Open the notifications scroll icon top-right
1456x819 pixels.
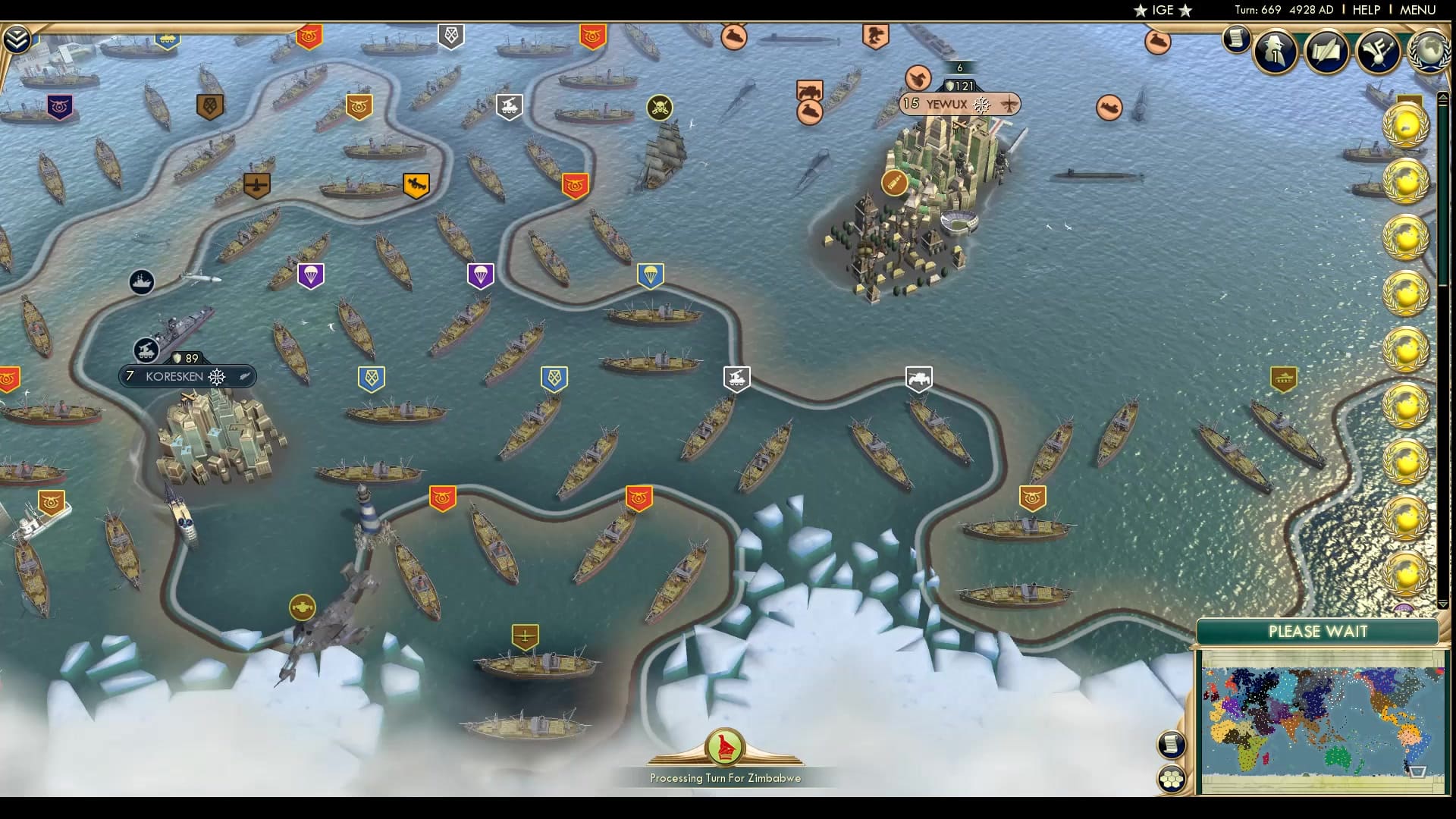tap(1235, 39)
